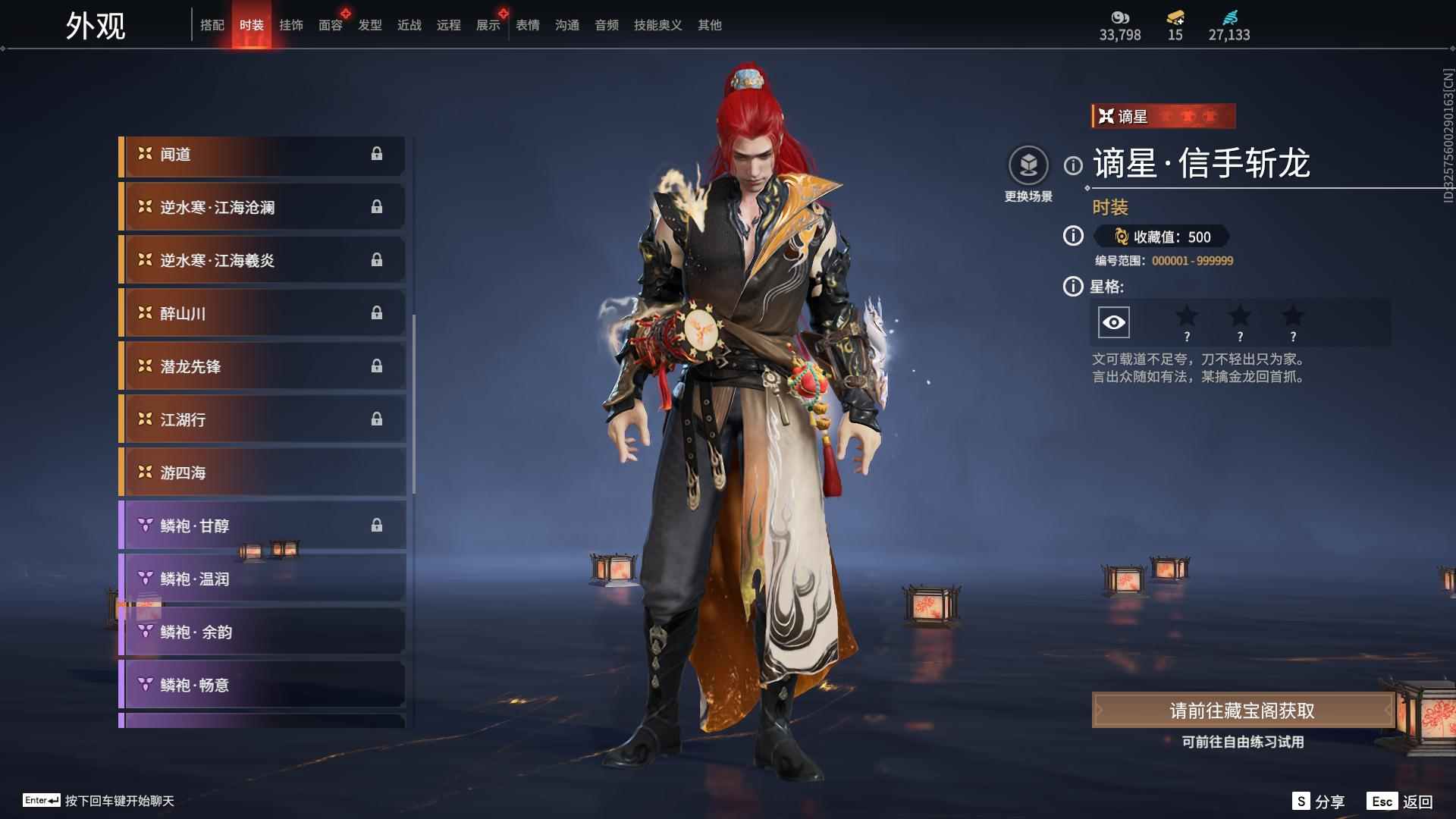Select the 逆水寒·江海沧澜 outfit

[262, 208]
